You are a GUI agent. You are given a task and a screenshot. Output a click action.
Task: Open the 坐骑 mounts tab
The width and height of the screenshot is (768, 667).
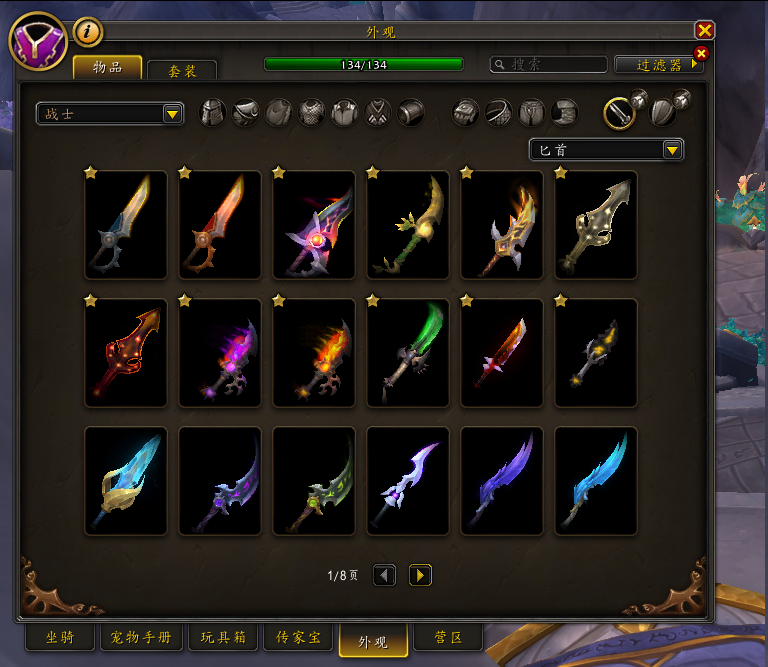coord(59,638)
